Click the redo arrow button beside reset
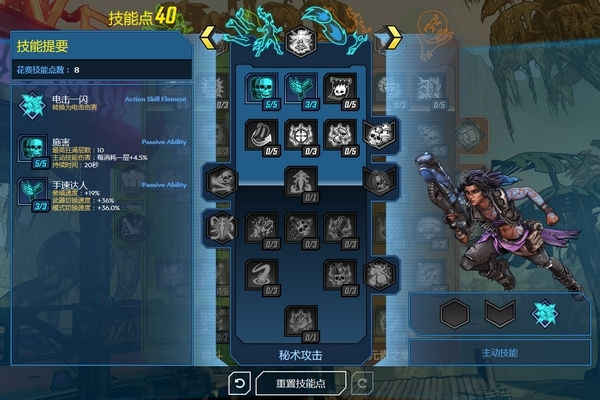This screenshot has width=600, height=400. (x=361, y=382)
